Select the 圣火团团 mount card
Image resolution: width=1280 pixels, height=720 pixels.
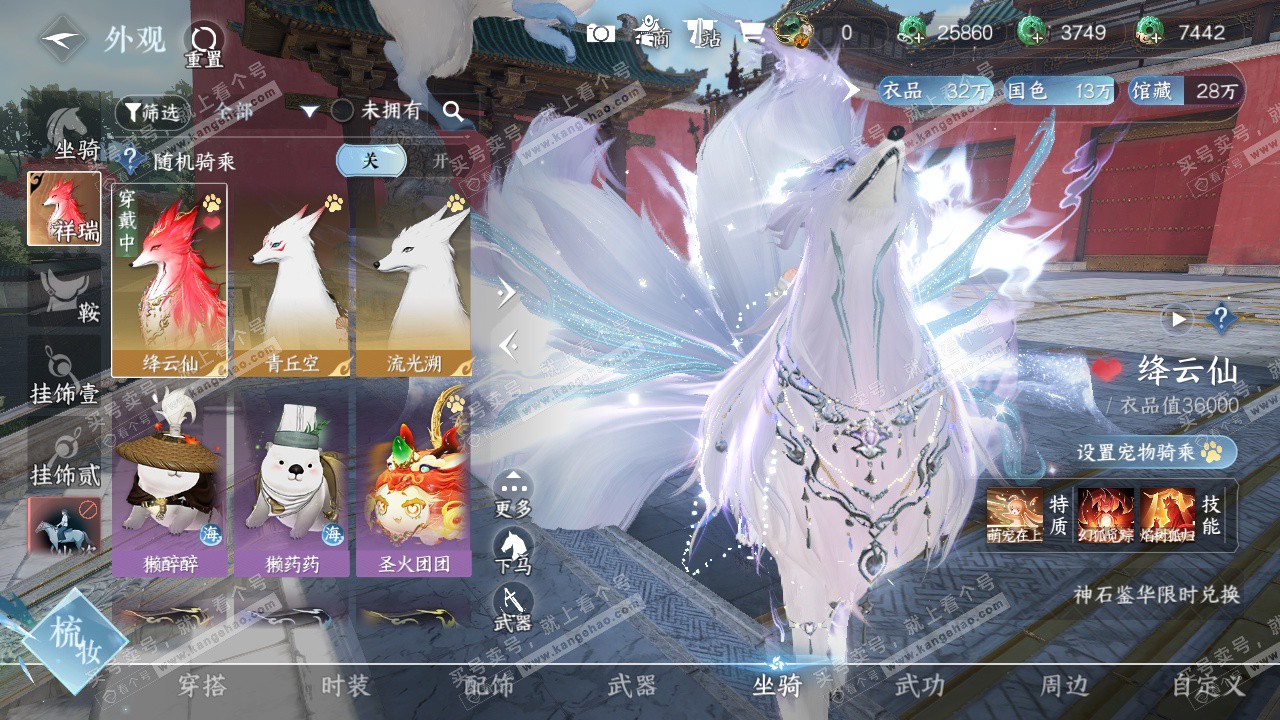[x=413, y=482]
